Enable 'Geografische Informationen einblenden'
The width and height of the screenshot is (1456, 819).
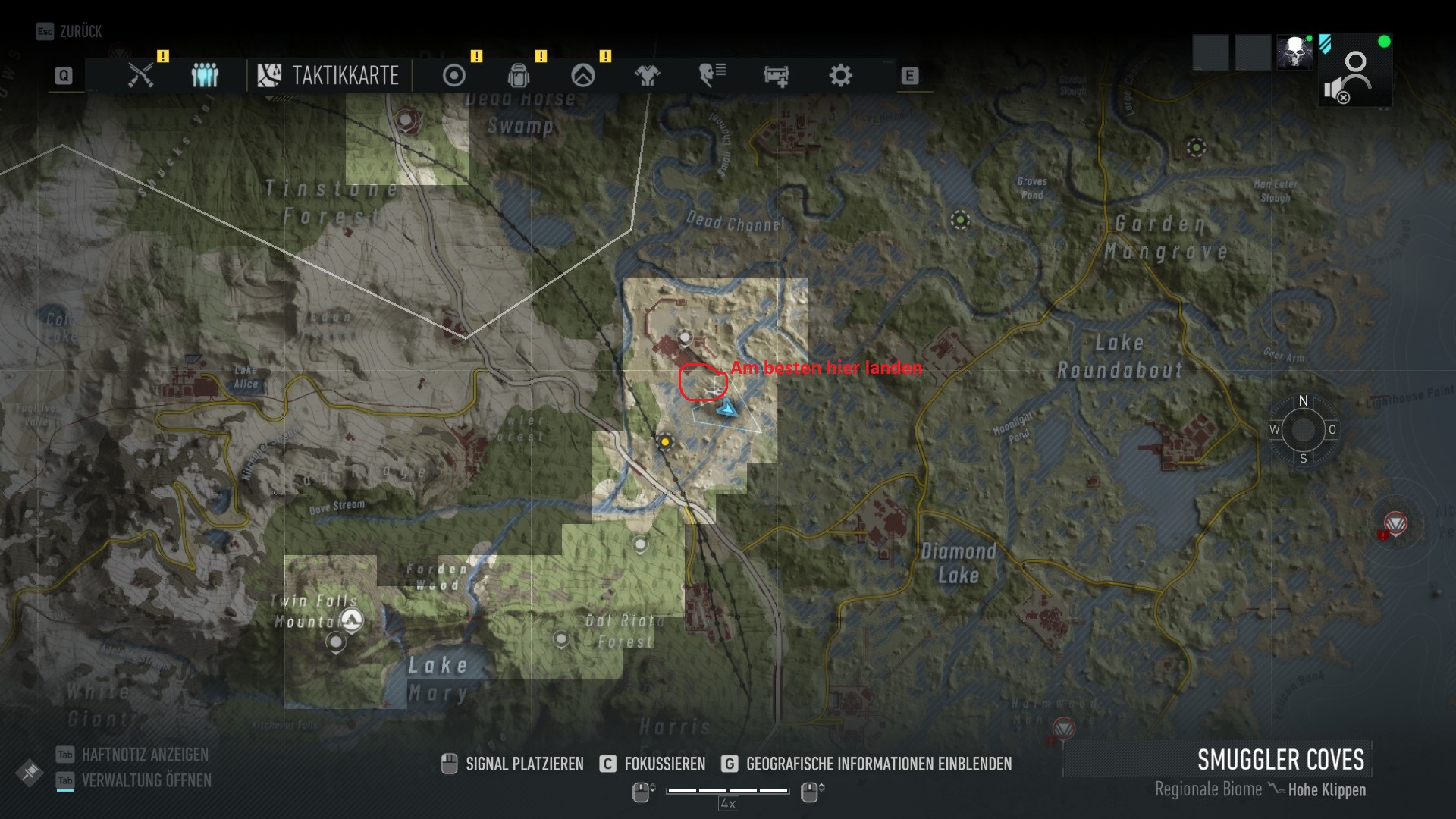pos(877,764)
